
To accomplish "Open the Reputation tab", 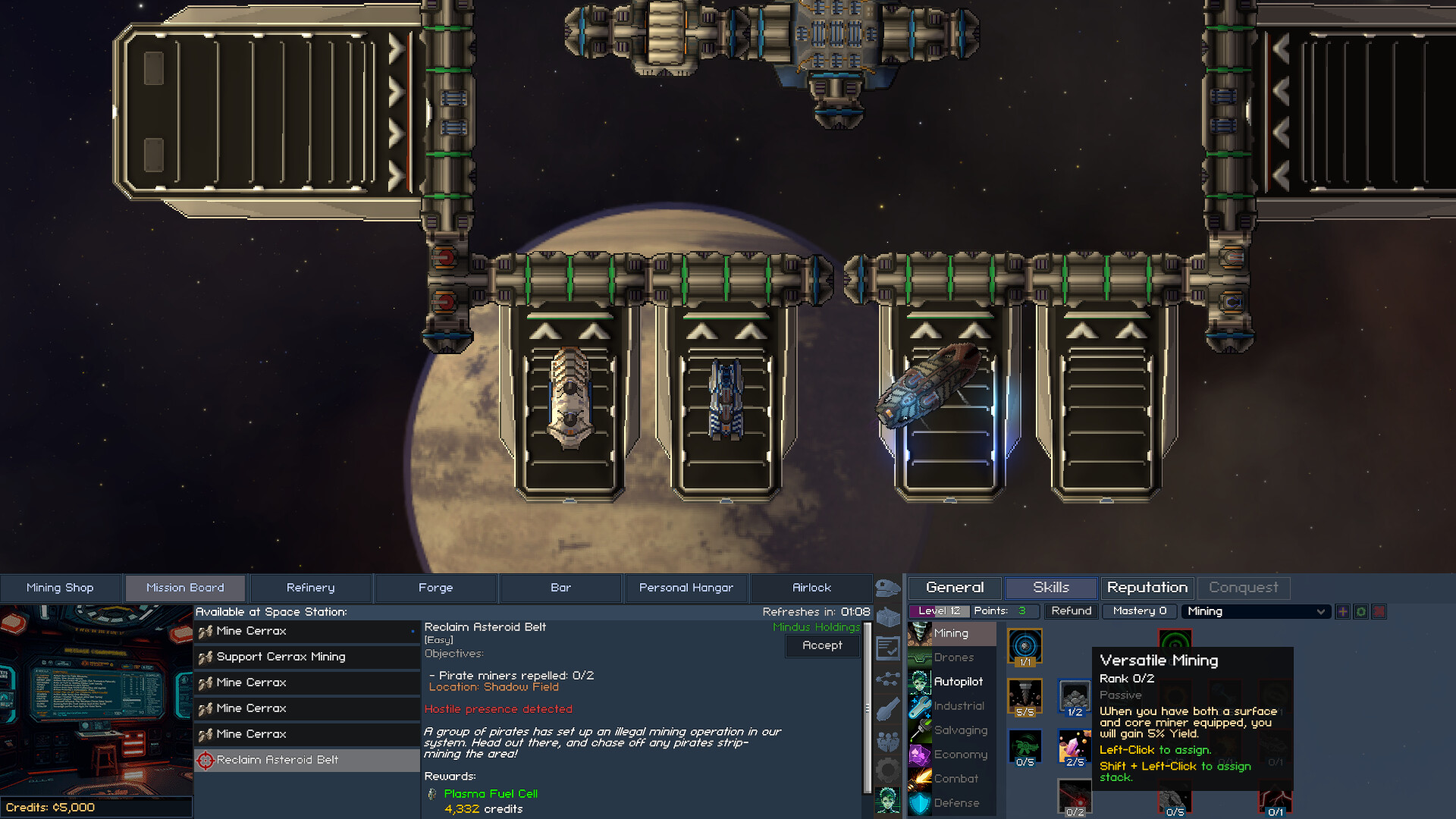I will point(1147,588).
